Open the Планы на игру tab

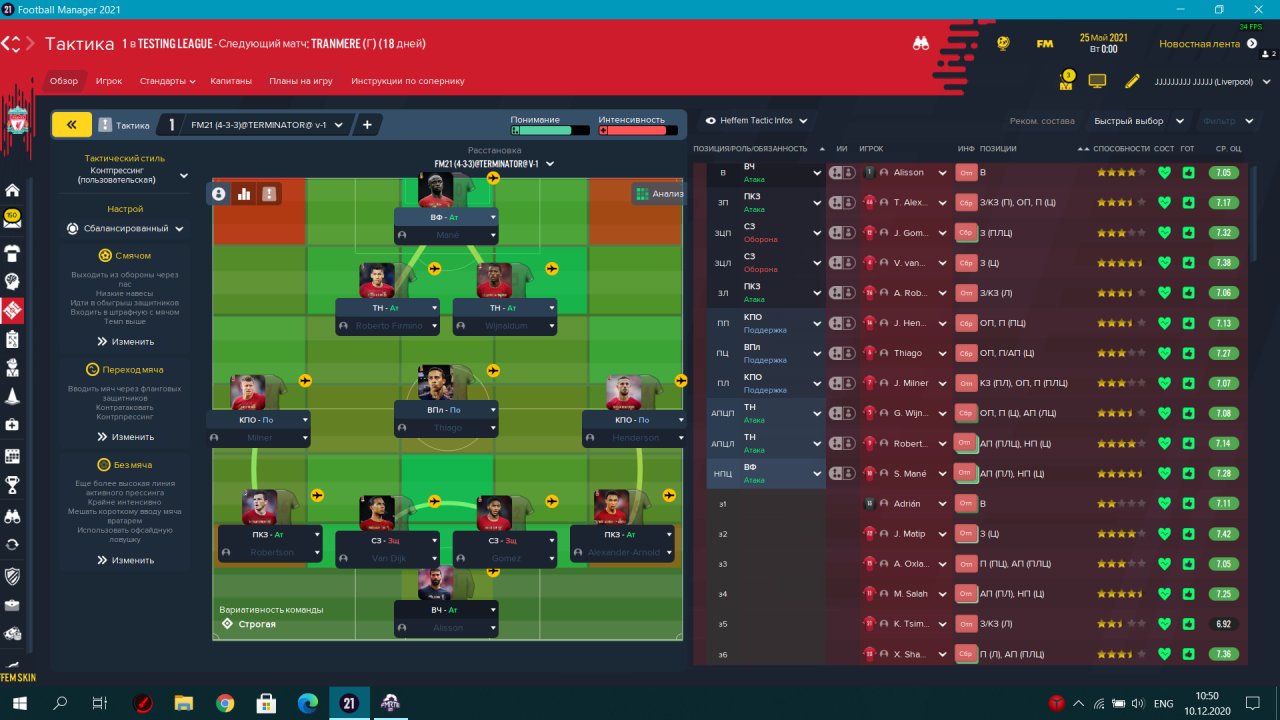(300, 81)
